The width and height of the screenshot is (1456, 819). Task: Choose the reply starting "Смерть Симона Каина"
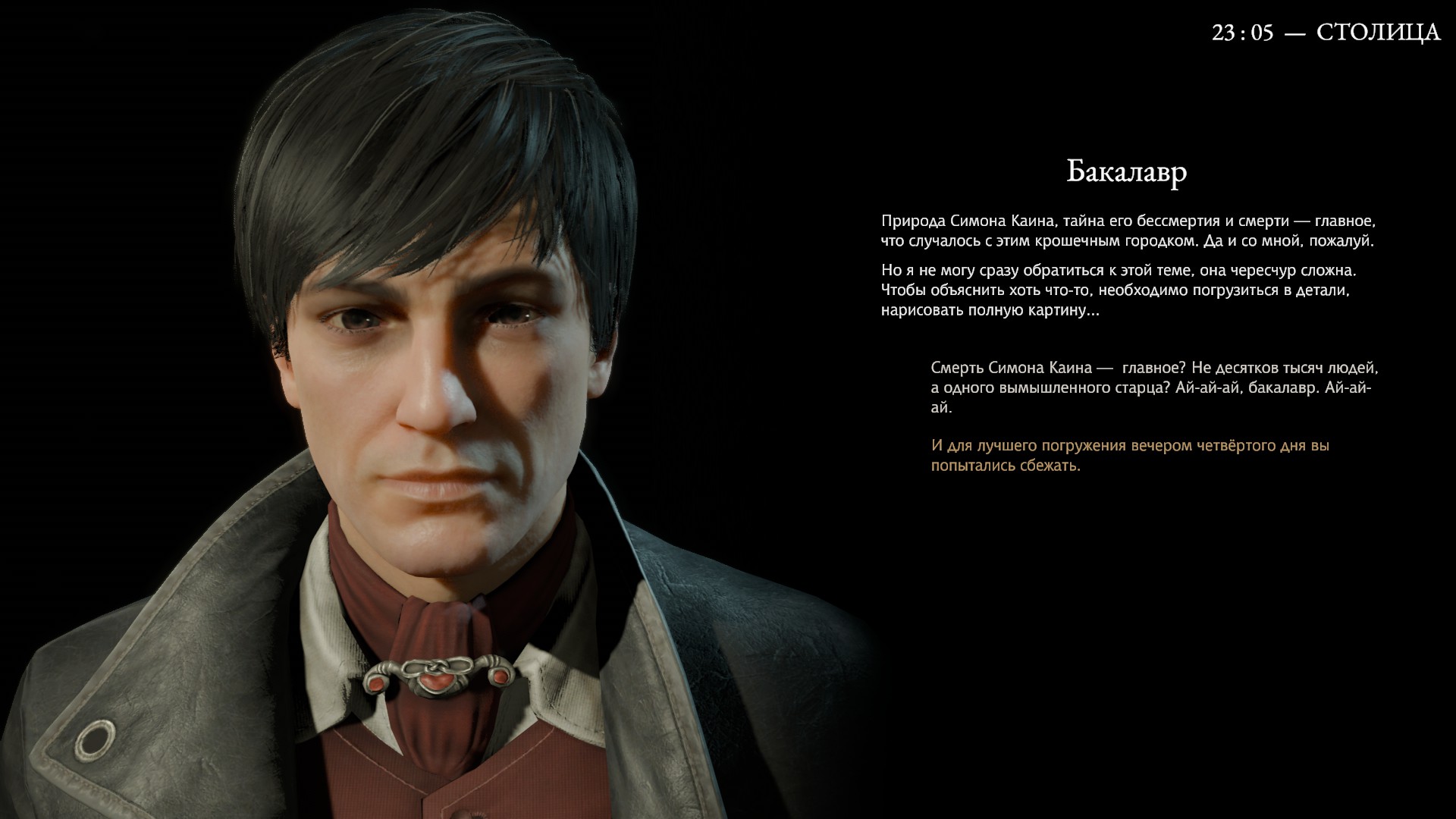[1153, 388]
